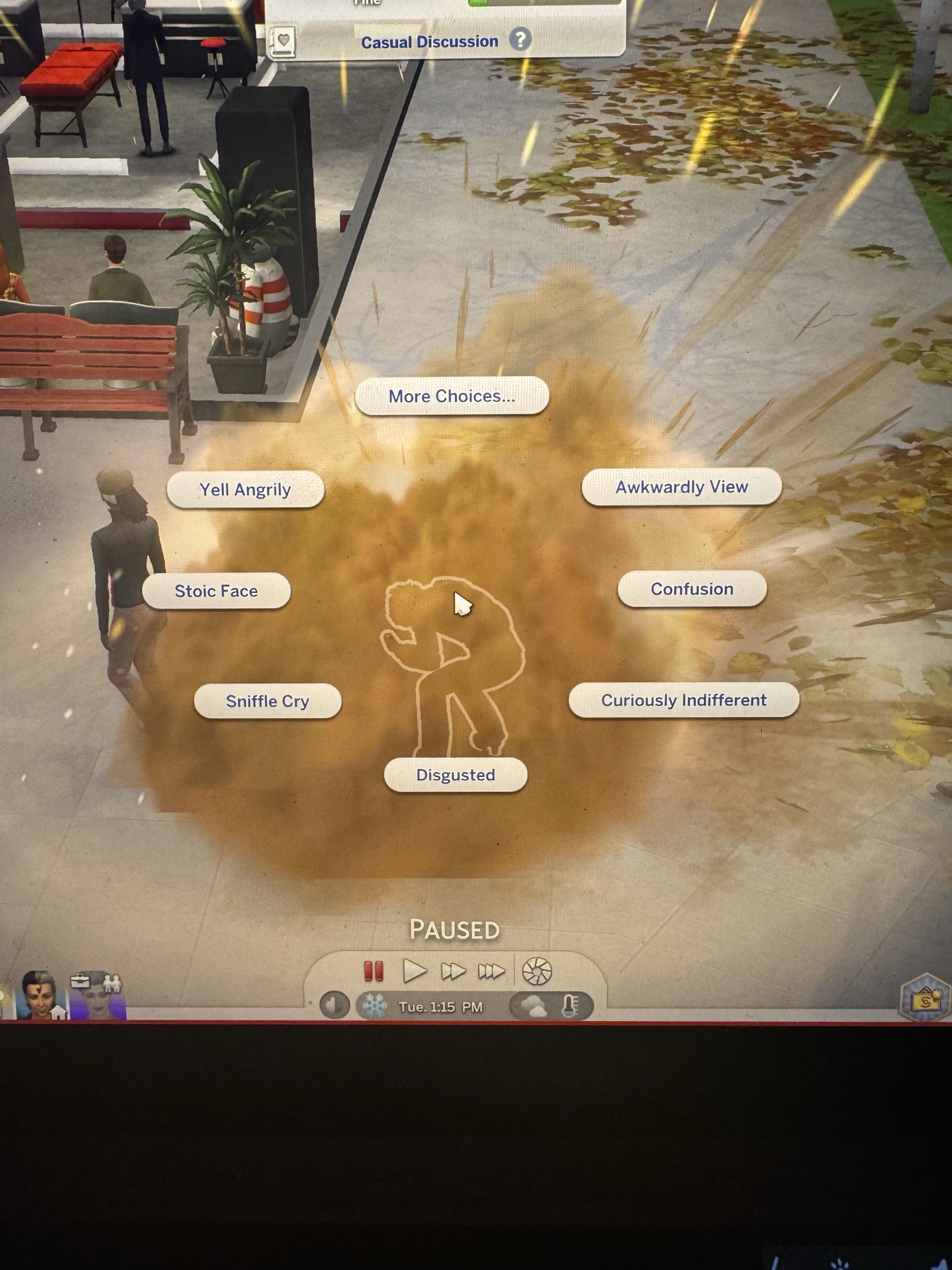Open the Casual Discussion help question mark

[520, 40]
